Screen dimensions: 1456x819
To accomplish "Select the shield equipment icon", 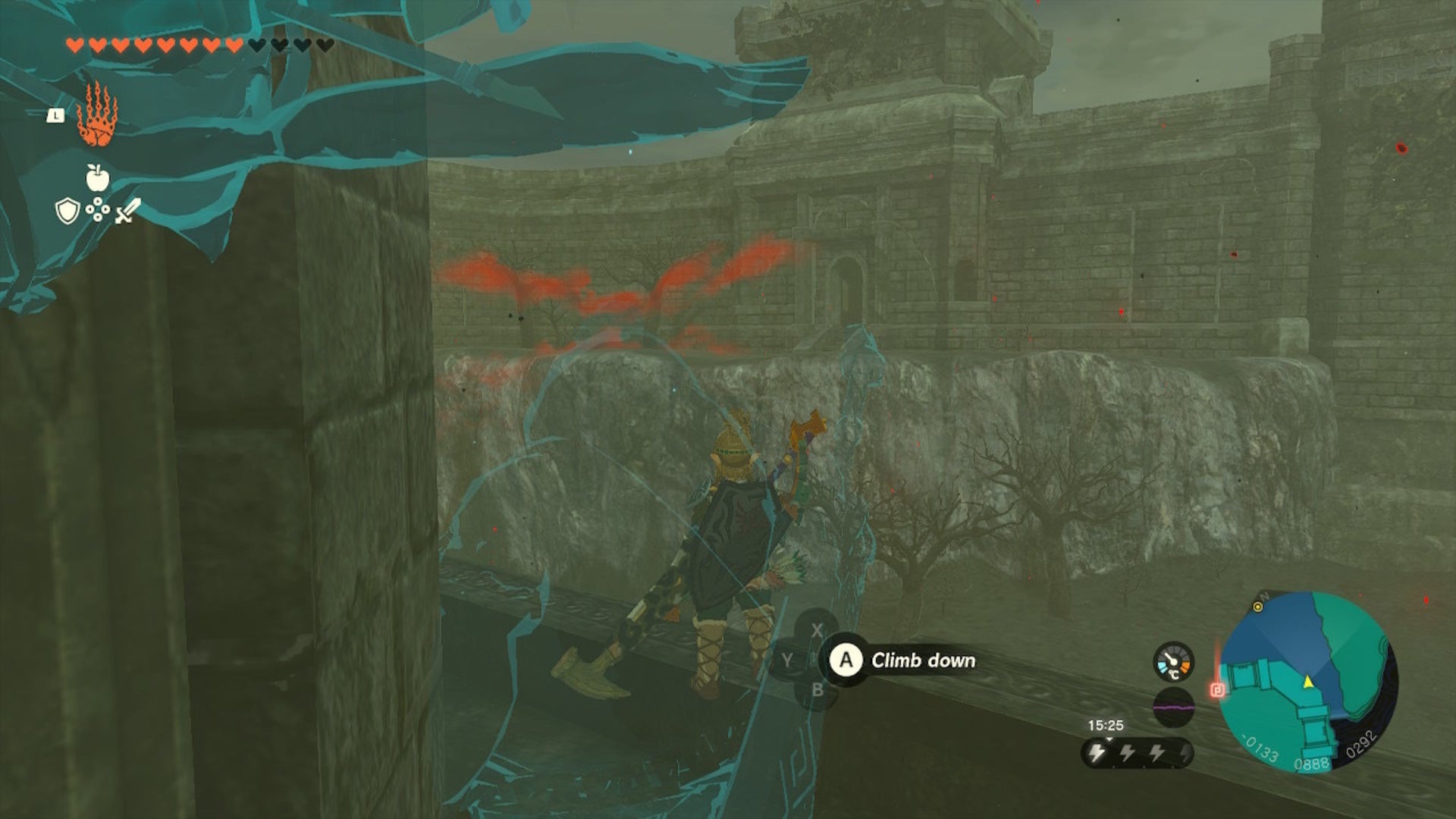I will click(67, 211).
